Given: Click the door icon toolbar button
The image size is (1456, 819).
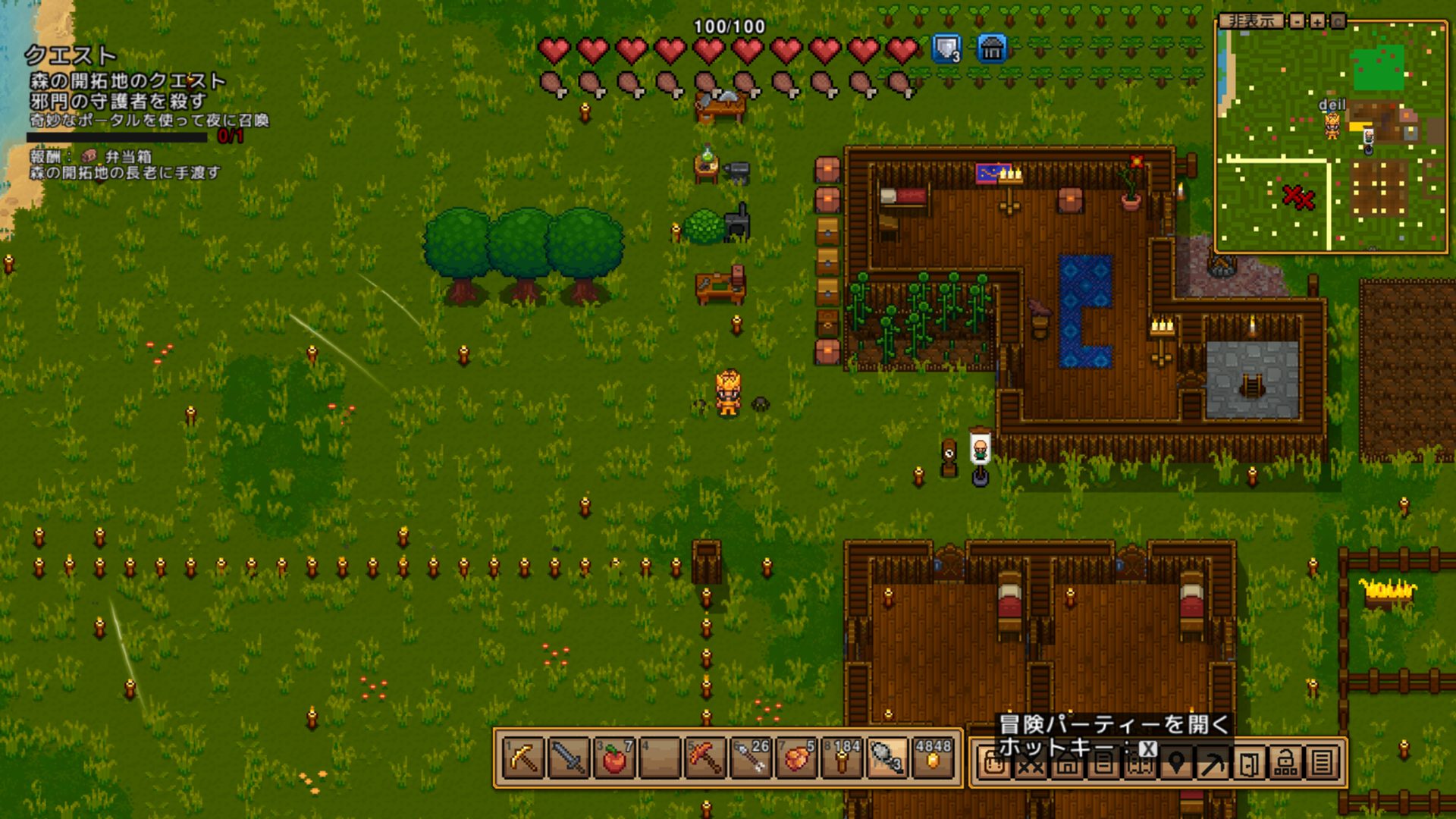Looking at the screenshot, I should pyautogui.click(x=1249, y=764).
